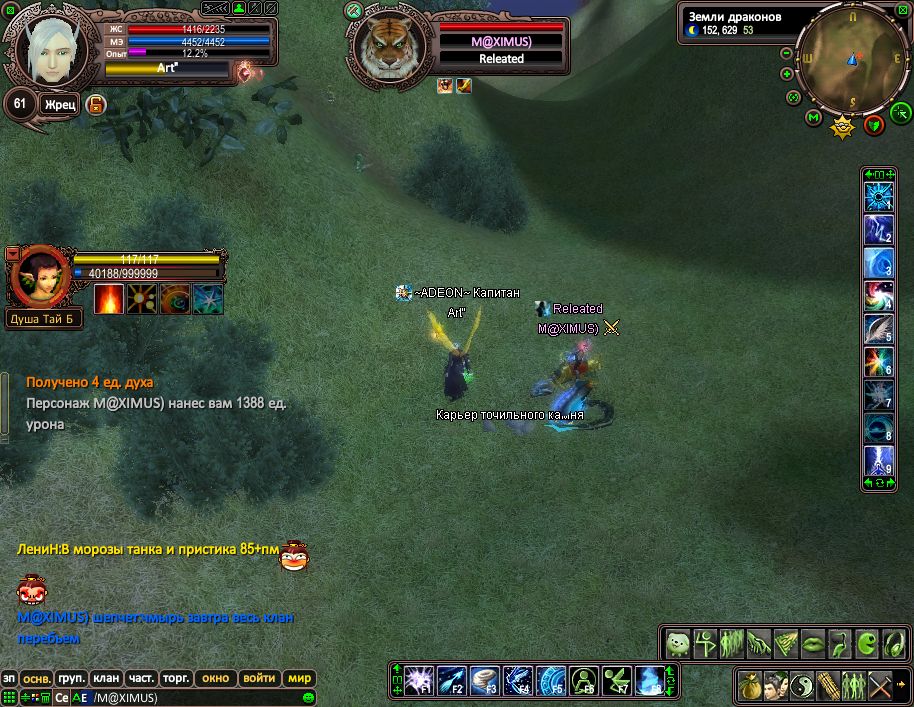Open the green smiley emoticon picker
The image size is (914, 707).
(x=309, y=697)
